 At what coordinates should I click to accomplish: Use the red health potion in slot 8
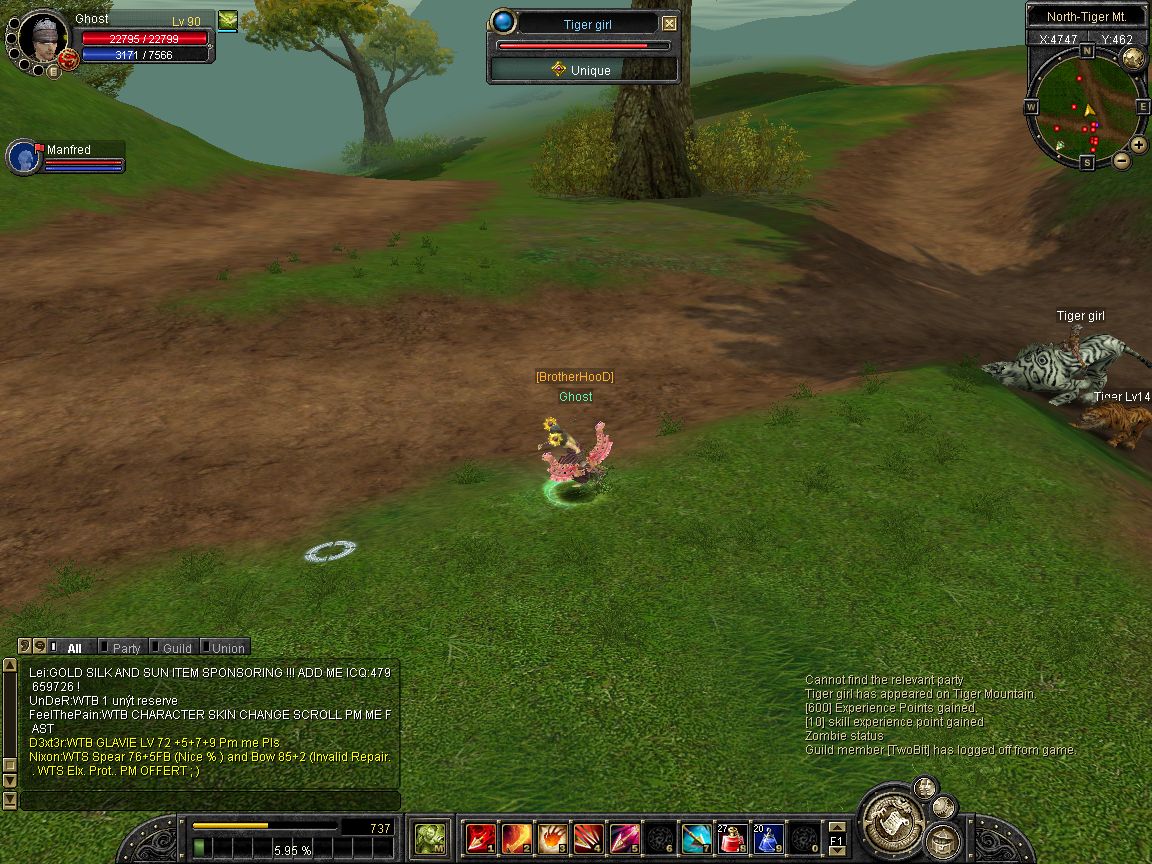(732, 838)
